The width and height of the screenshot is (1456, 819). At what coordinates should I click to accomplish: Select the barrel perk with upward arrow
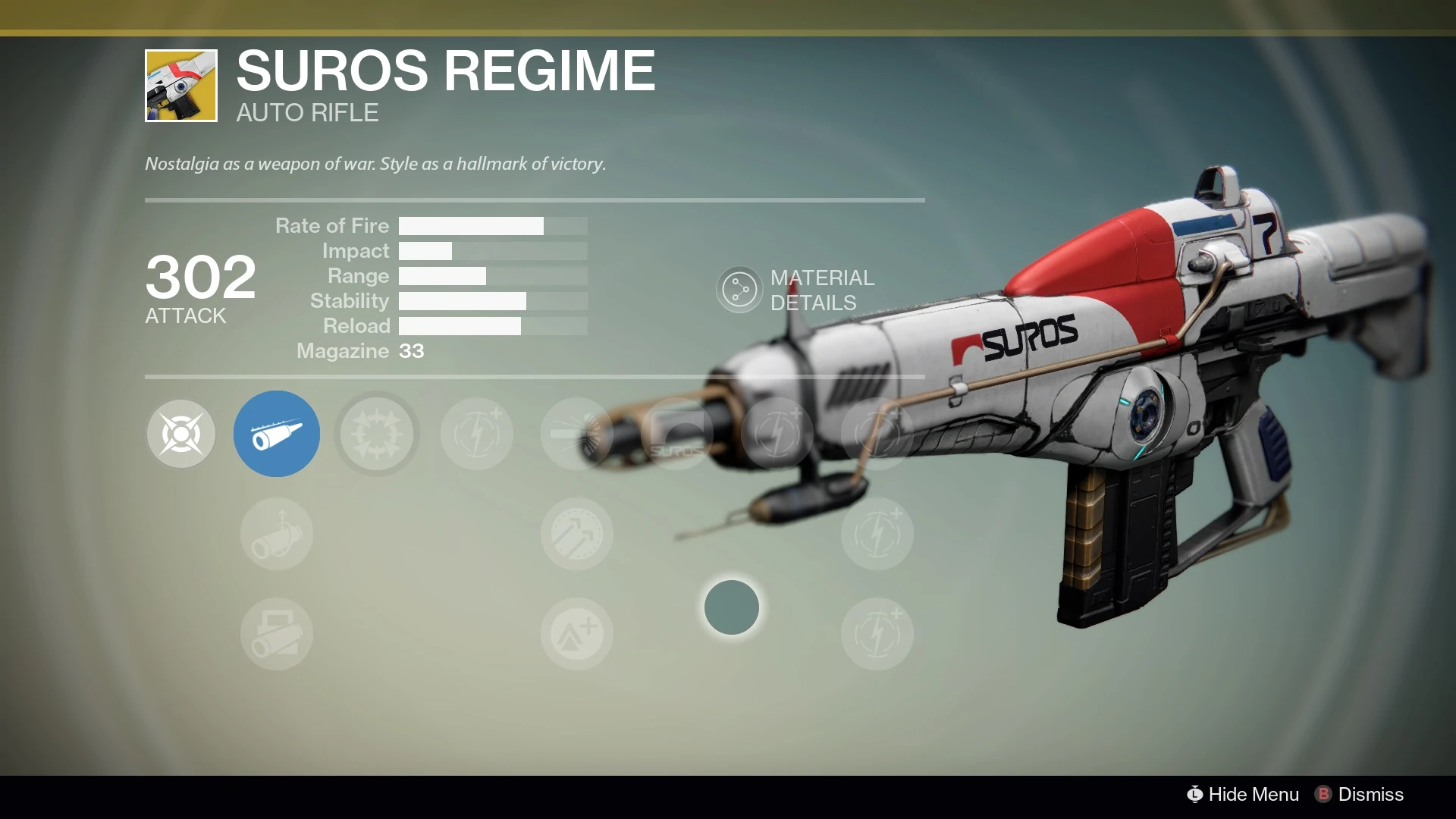(277, 534)
